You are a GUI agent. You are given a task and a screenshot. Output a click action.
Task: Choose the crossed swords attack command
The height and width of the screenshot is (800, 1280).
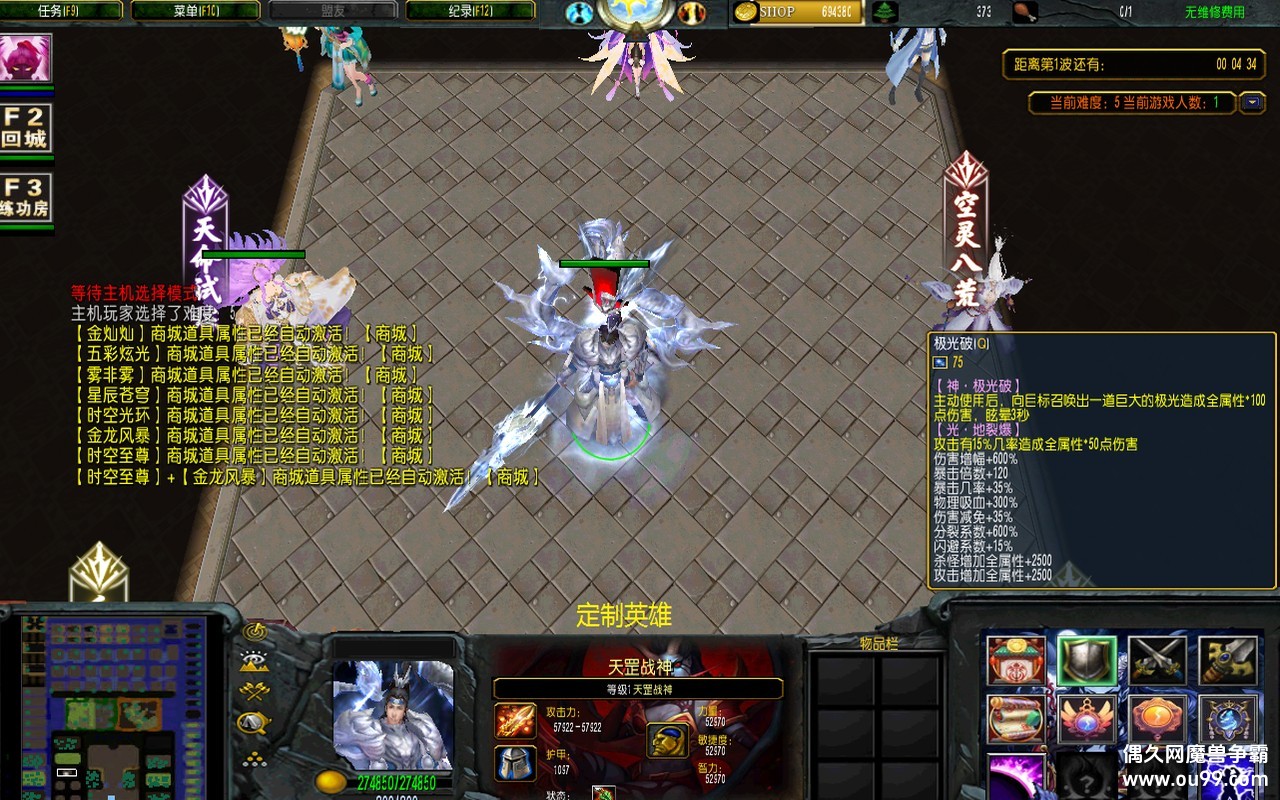pyautogui.click(x=1157, y=661)
